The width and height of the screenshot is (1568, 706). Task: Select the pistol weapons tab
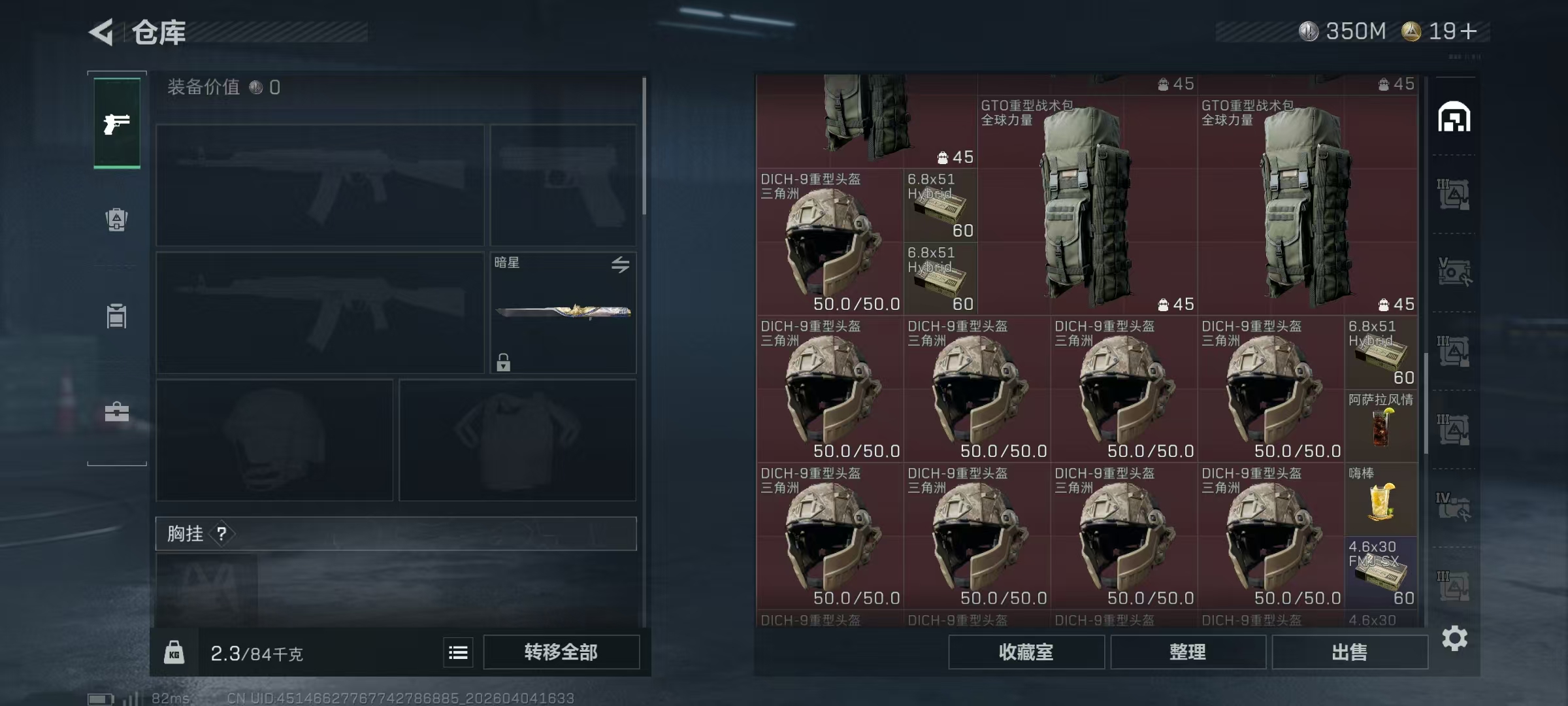117,123
